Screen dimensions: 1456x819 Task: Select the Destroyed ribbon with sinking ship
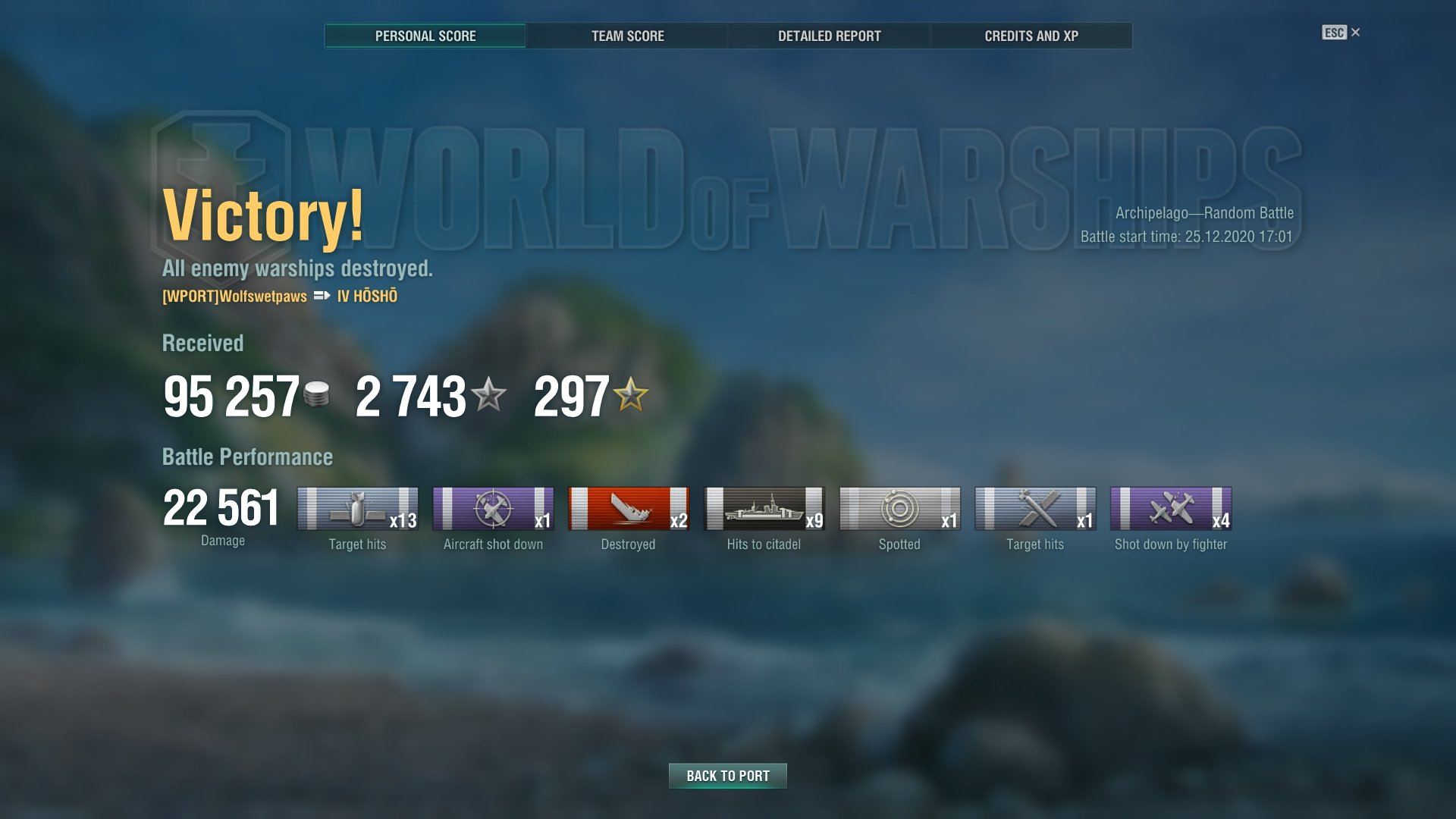629,508
